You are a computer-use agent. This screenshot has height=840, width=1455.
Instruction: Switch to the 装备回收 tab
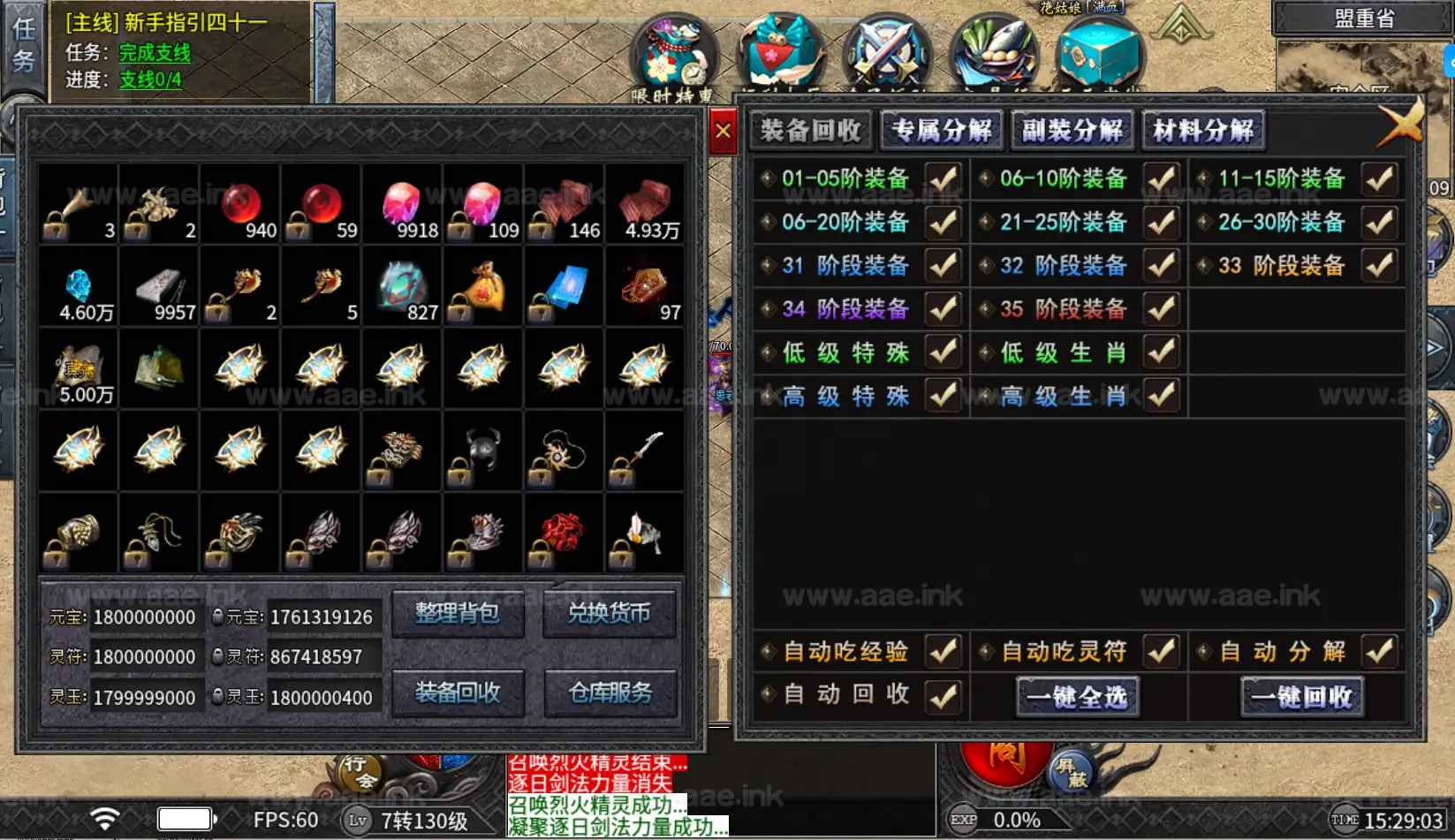click(x=811, y=131)
